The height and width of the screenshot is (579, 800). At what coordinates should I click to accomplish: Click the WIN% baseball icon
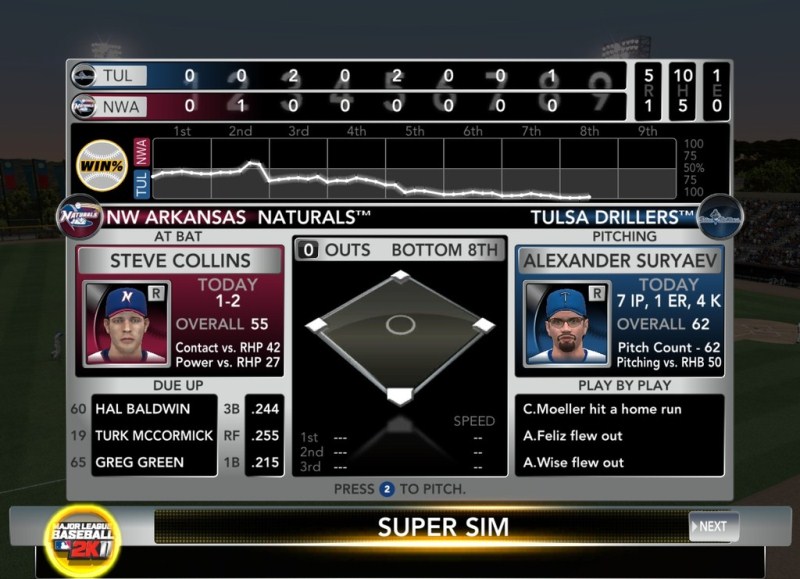(104, 164)
